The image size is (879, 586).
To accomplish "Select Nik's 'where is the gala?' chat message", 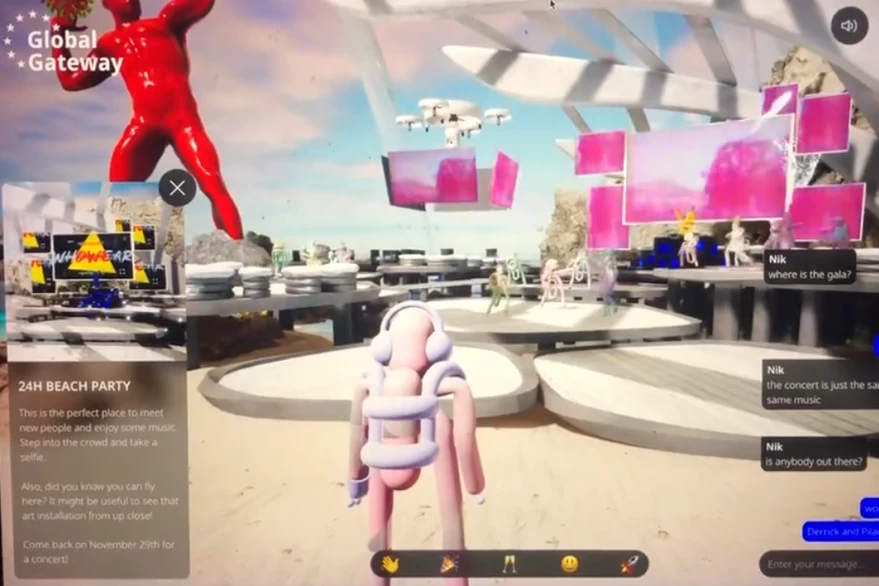I will 809,266.
